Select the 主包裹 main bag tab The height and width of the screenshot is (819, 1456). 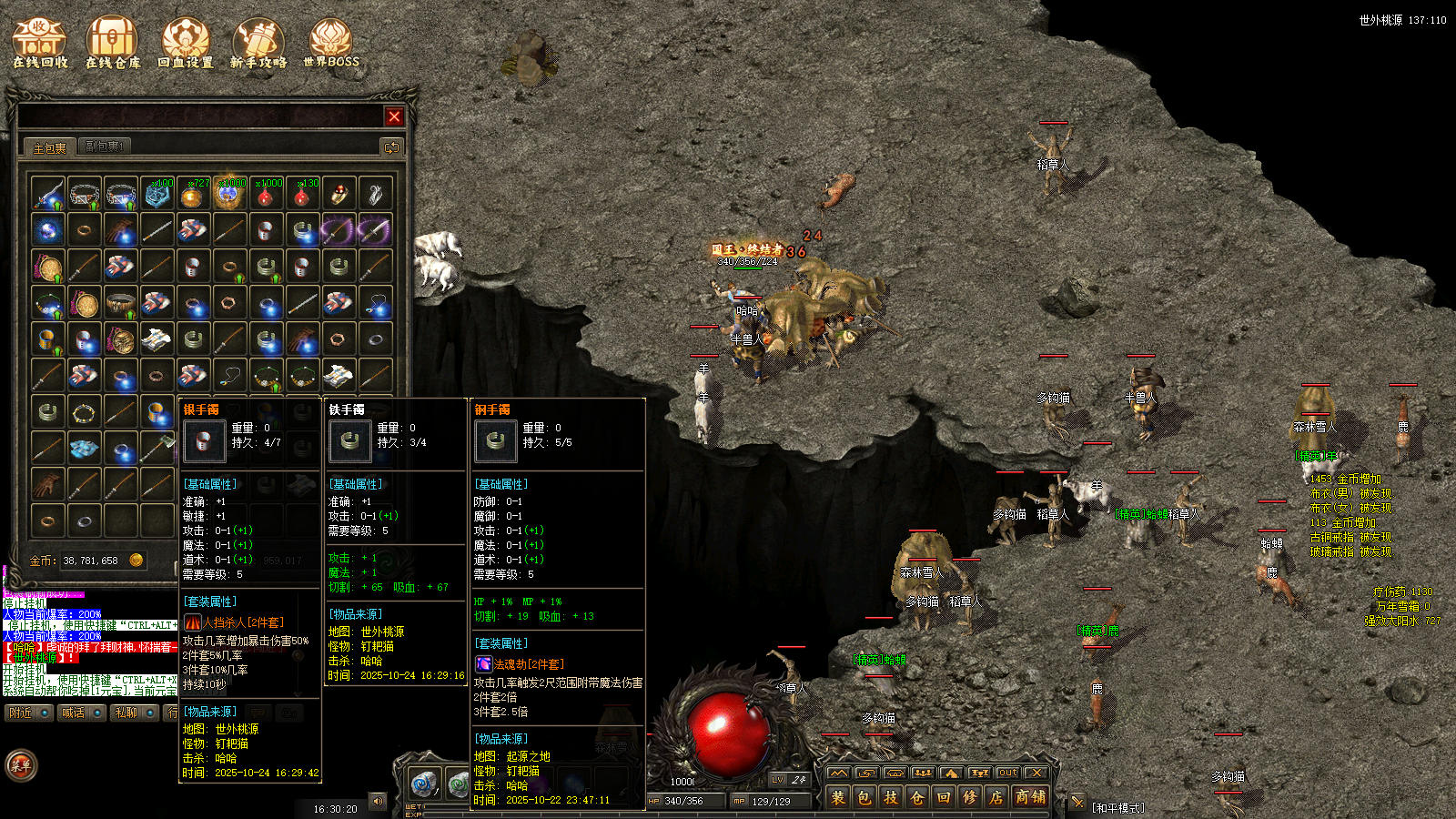point(49,147)
